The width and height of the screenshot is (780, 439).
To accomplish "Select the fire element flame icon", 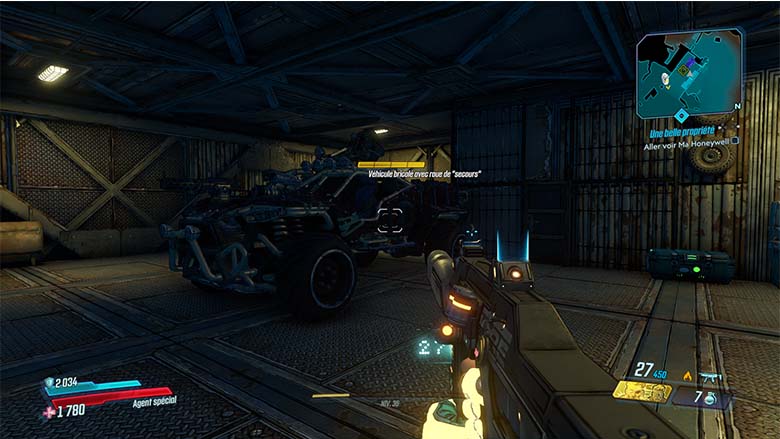I will click(687, 376).
